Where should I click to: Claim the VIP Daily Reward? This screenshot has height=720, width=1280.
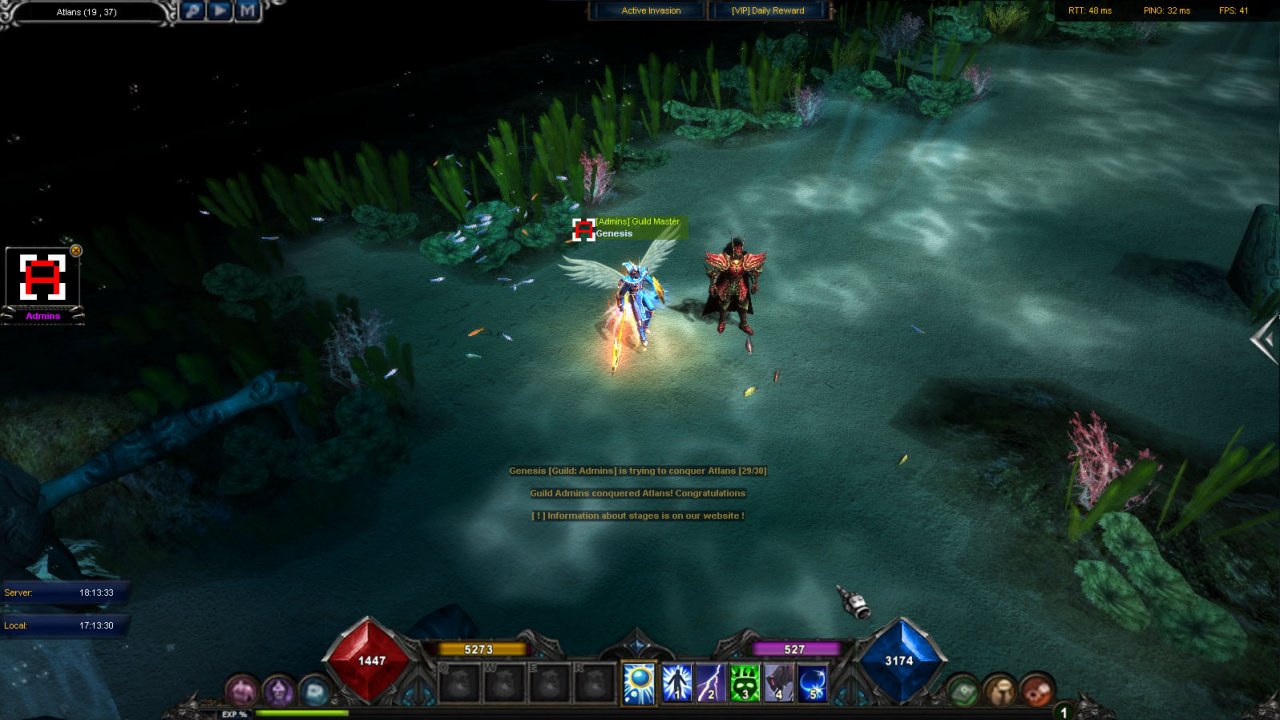[x=769, y=11]
